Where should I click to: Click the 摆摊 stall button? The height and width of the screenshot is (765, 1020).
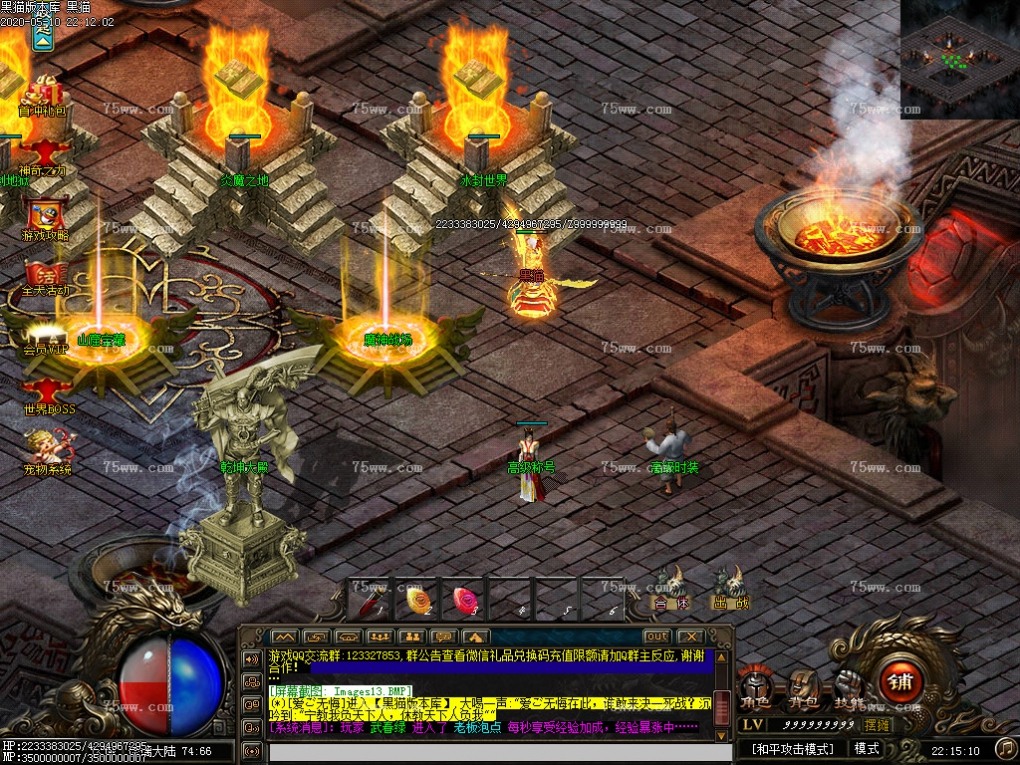[x=877, y=724]
